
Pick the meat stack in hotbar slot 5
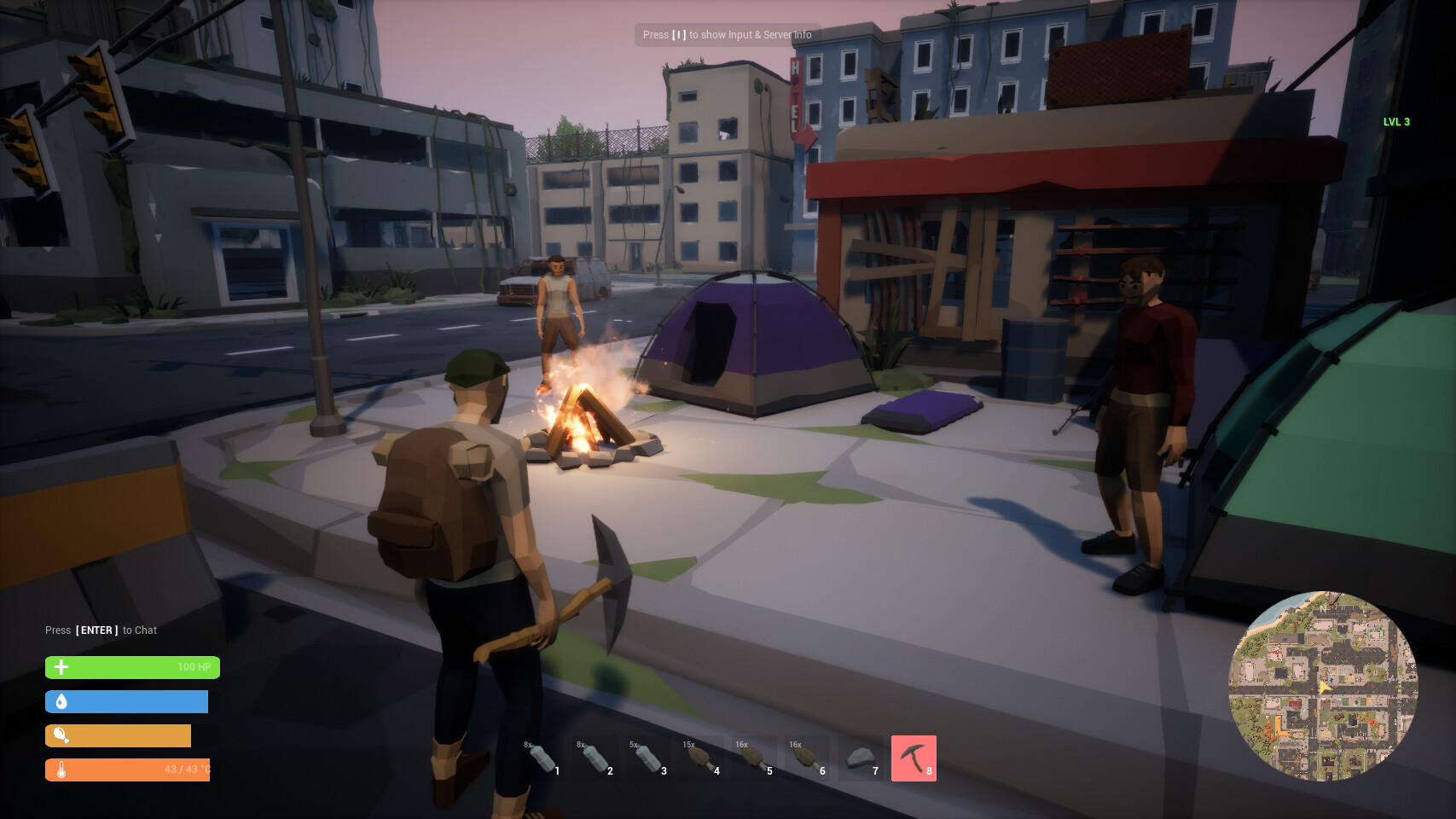click(x=755, y=758)
